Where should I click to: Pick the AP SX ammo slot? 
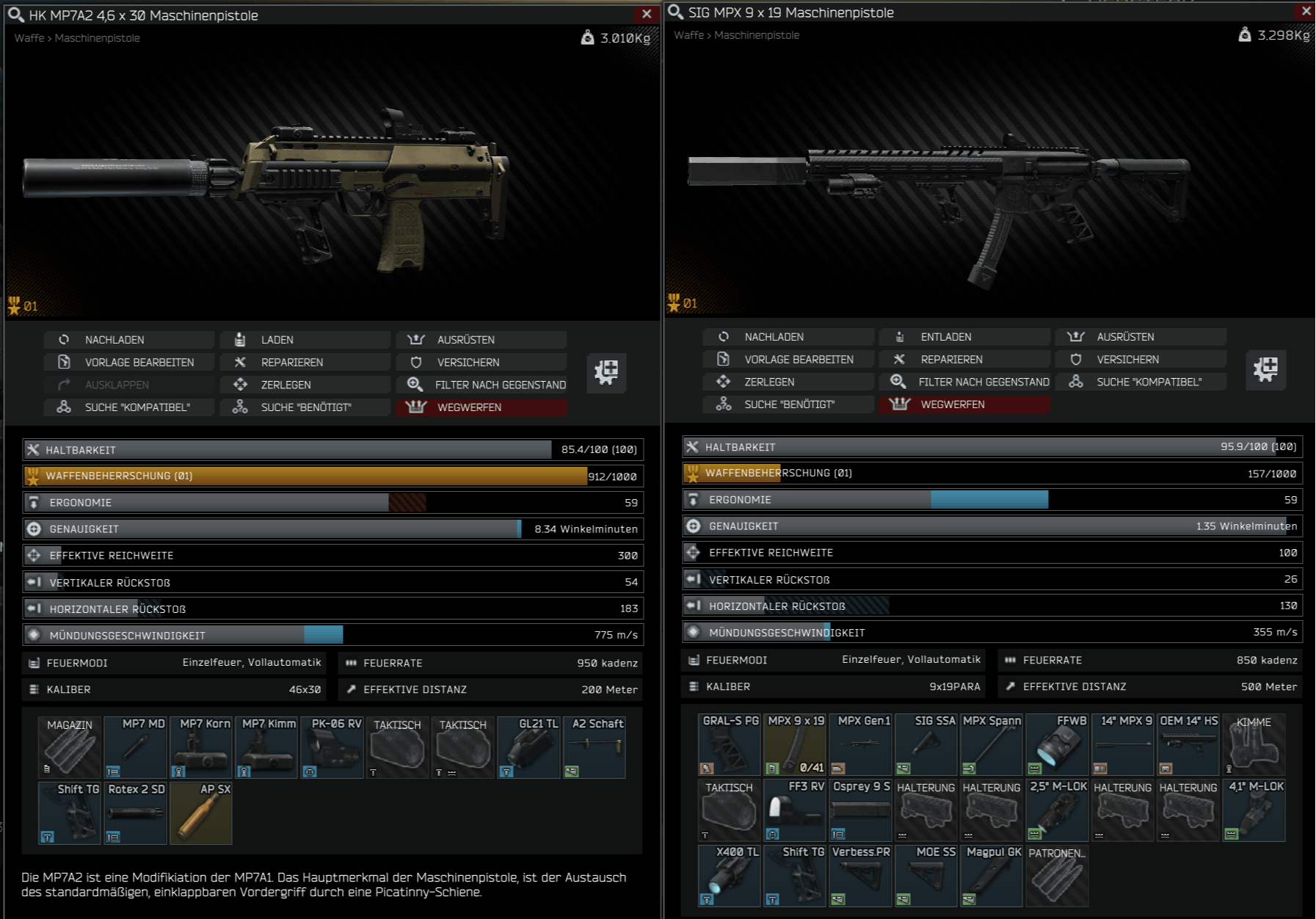tap(201, 813)
